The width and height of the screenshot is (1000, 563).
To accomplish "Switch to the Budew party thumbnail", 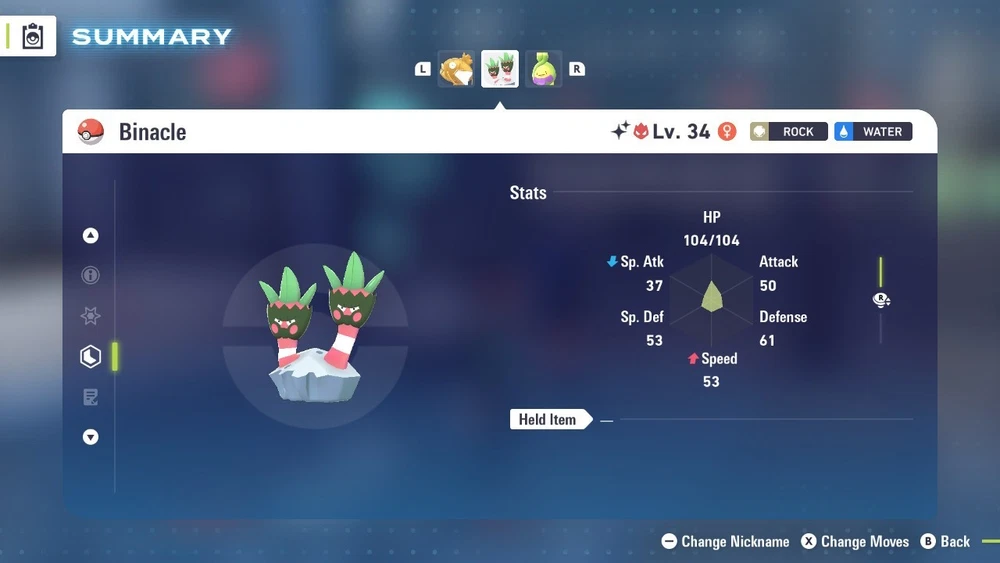I will [543, 69].
